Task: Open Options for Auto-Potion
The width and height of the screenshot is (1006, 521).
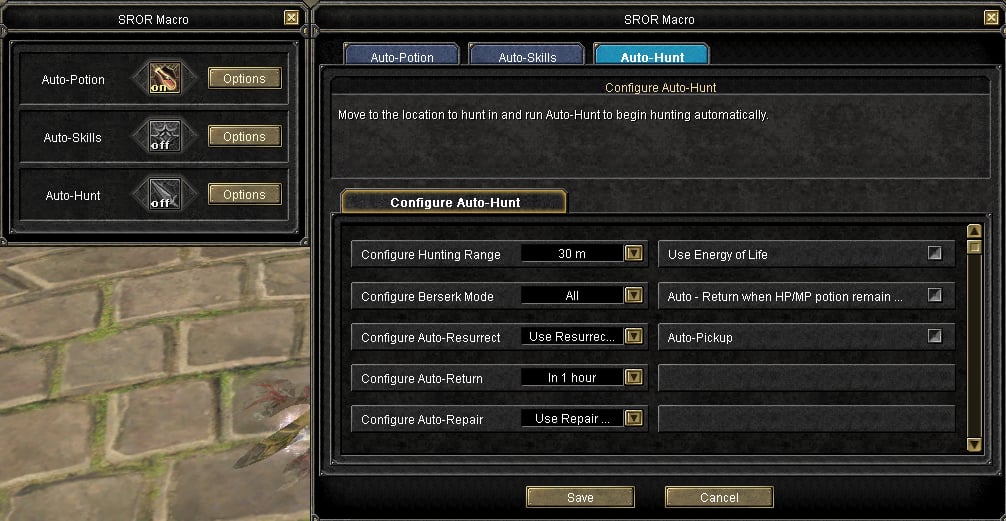Action: pos(244,79)
